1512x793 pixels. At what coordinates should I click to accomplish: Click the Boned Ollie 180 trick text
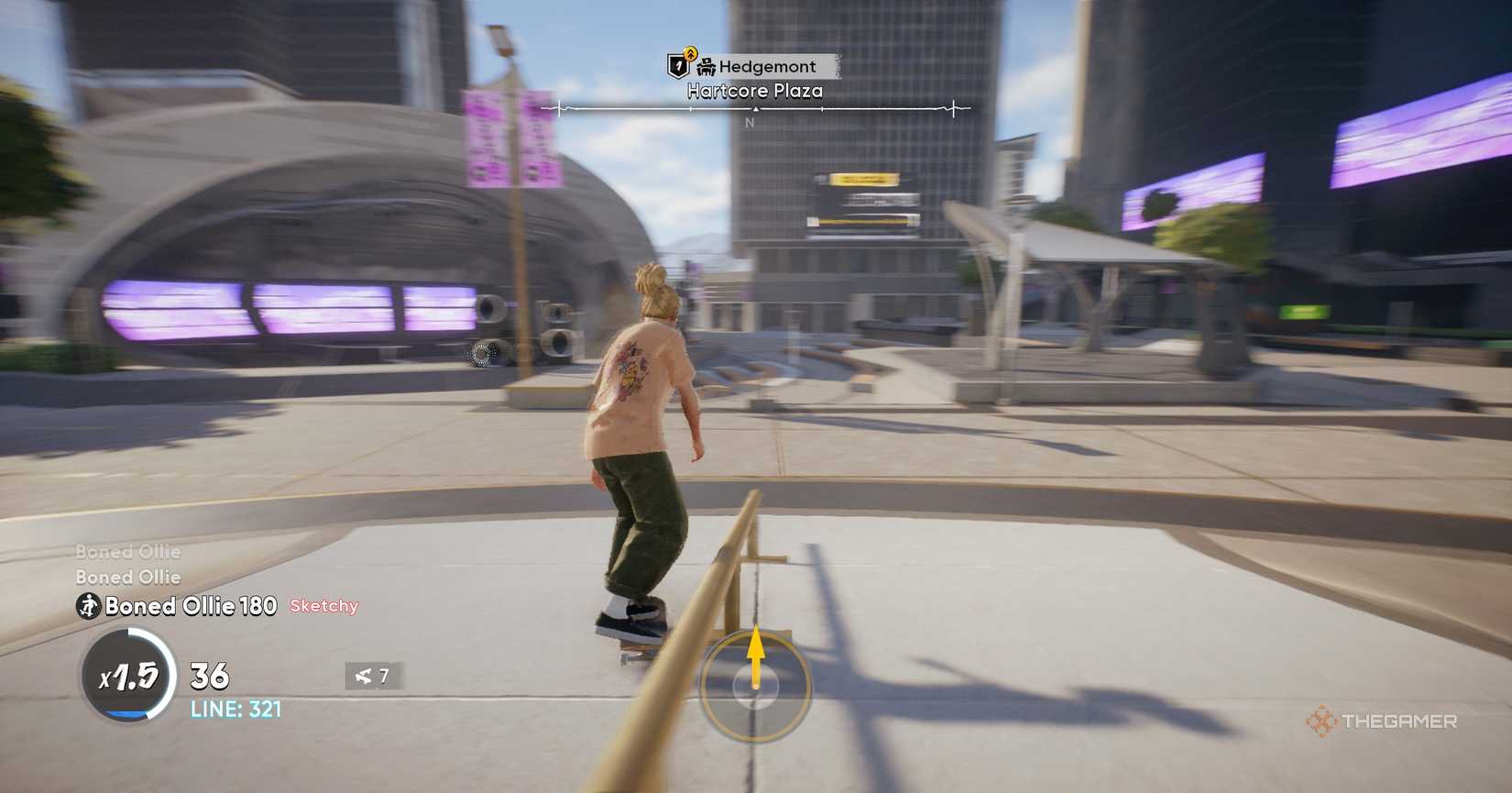coord(188,606)
